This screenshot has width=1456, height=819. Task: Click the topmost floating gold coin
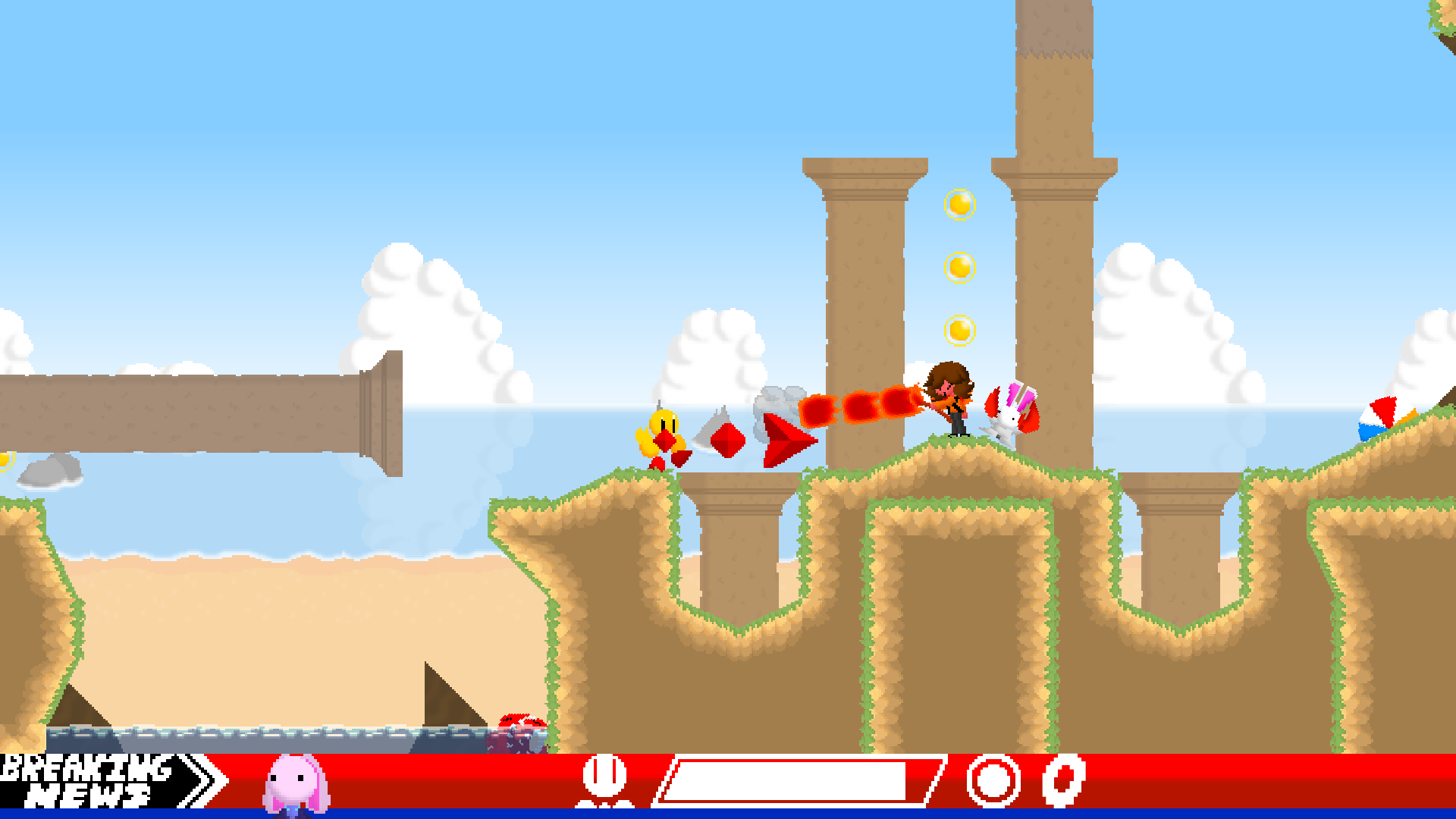coord(958,205)
